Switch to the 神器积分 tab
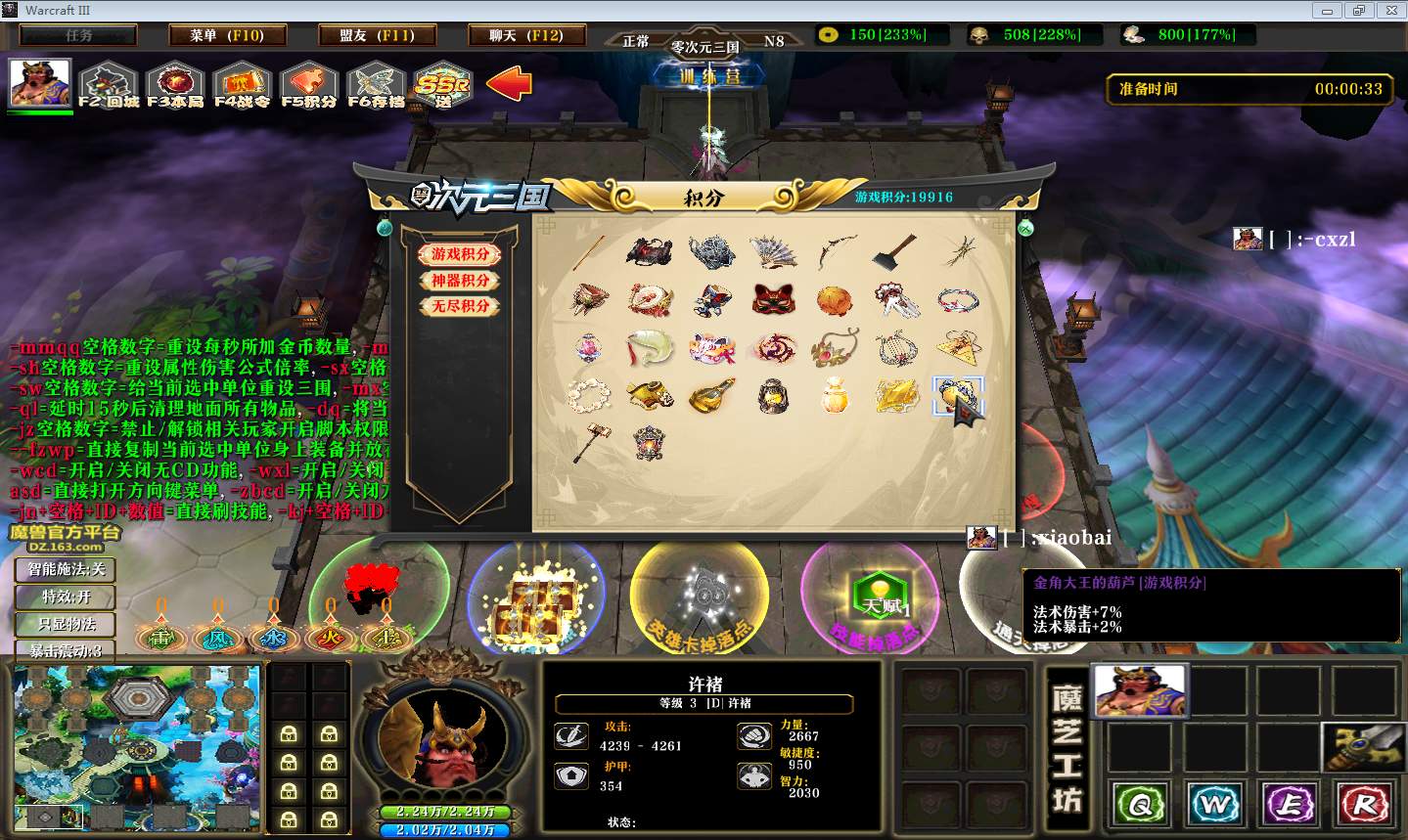Viewport: 1408px width, 840px height. (x=461, y=280)
